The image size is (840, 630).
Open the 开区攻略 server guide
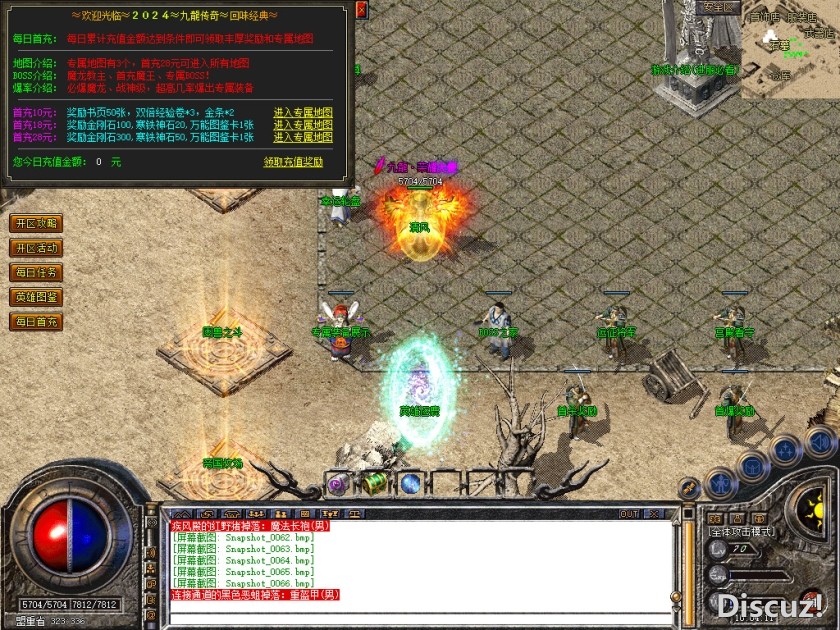(x=36, y=223)
